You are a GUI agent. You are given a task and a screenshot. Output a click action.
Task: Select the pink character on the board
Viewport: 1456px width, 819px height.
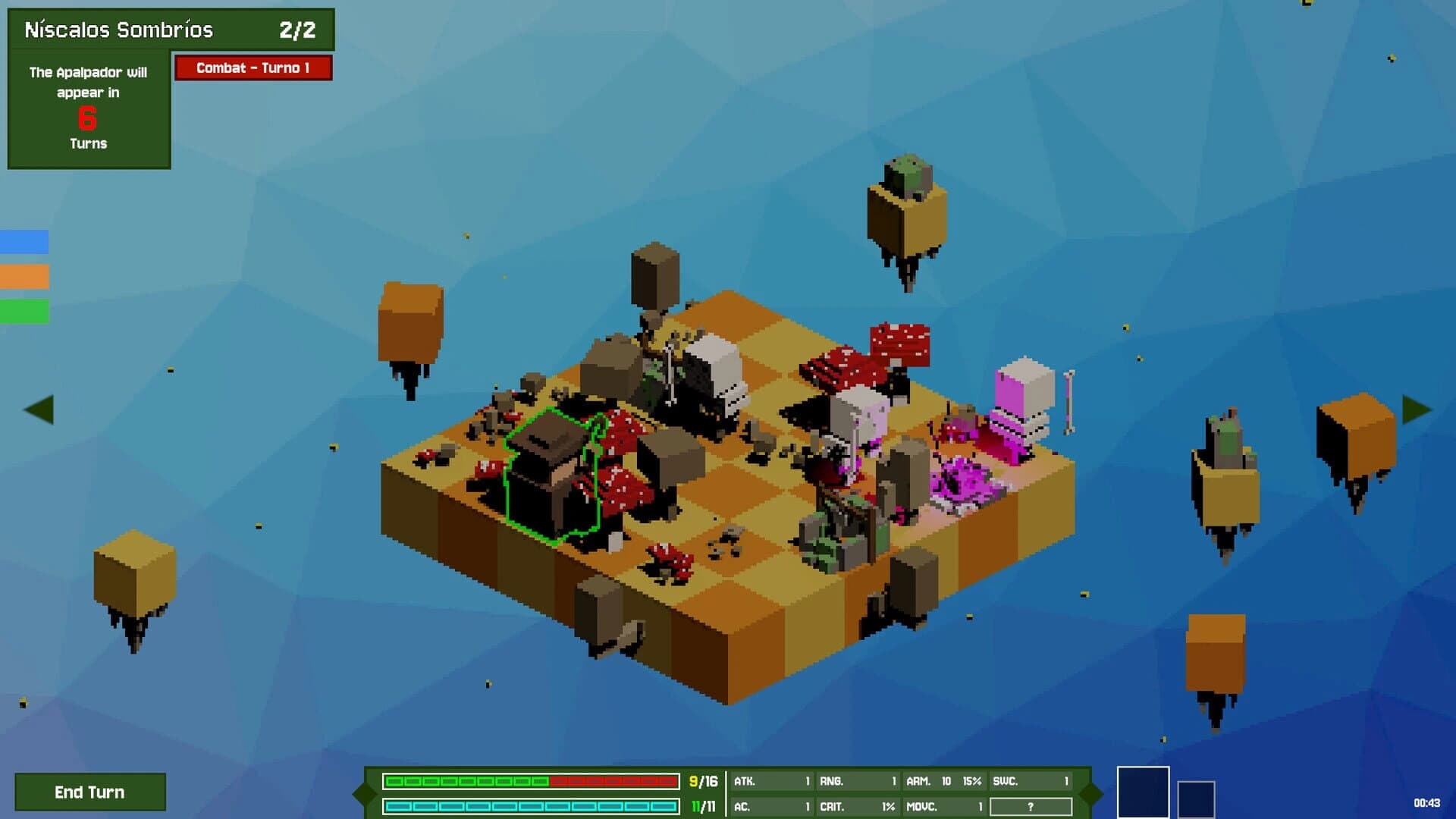[1016, 409]
